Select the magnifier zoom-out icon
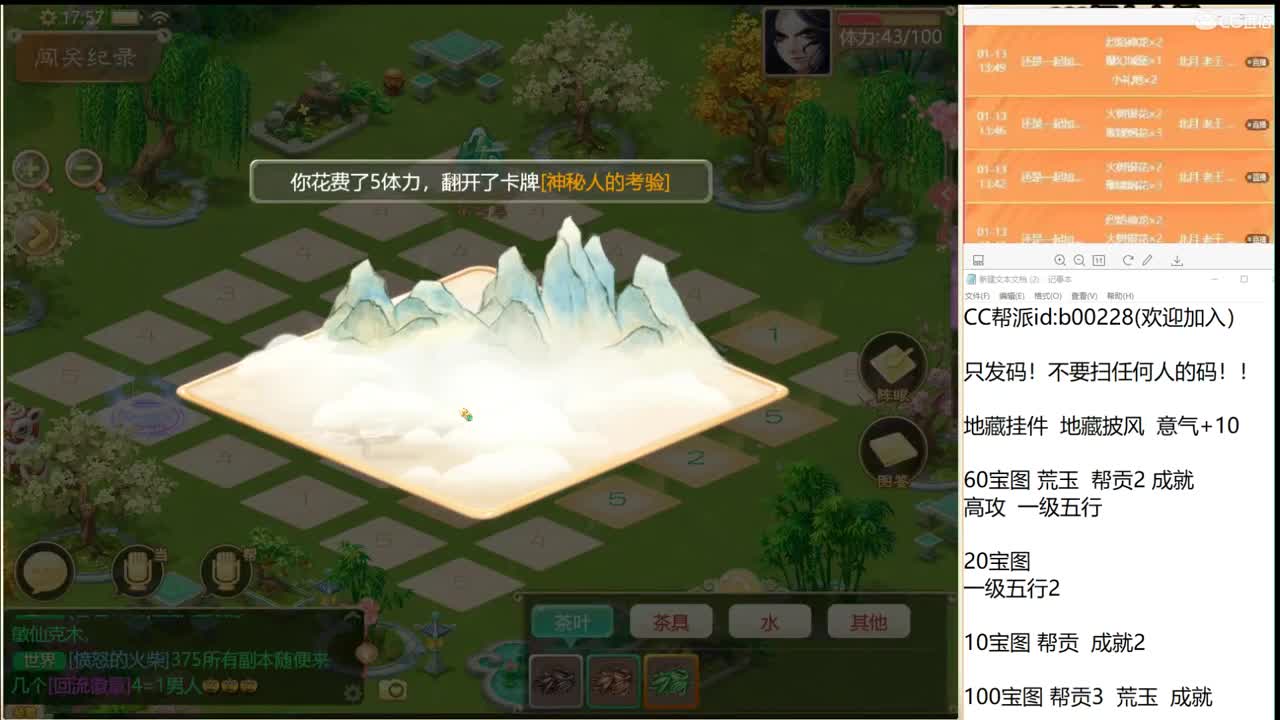 point(85,167)
